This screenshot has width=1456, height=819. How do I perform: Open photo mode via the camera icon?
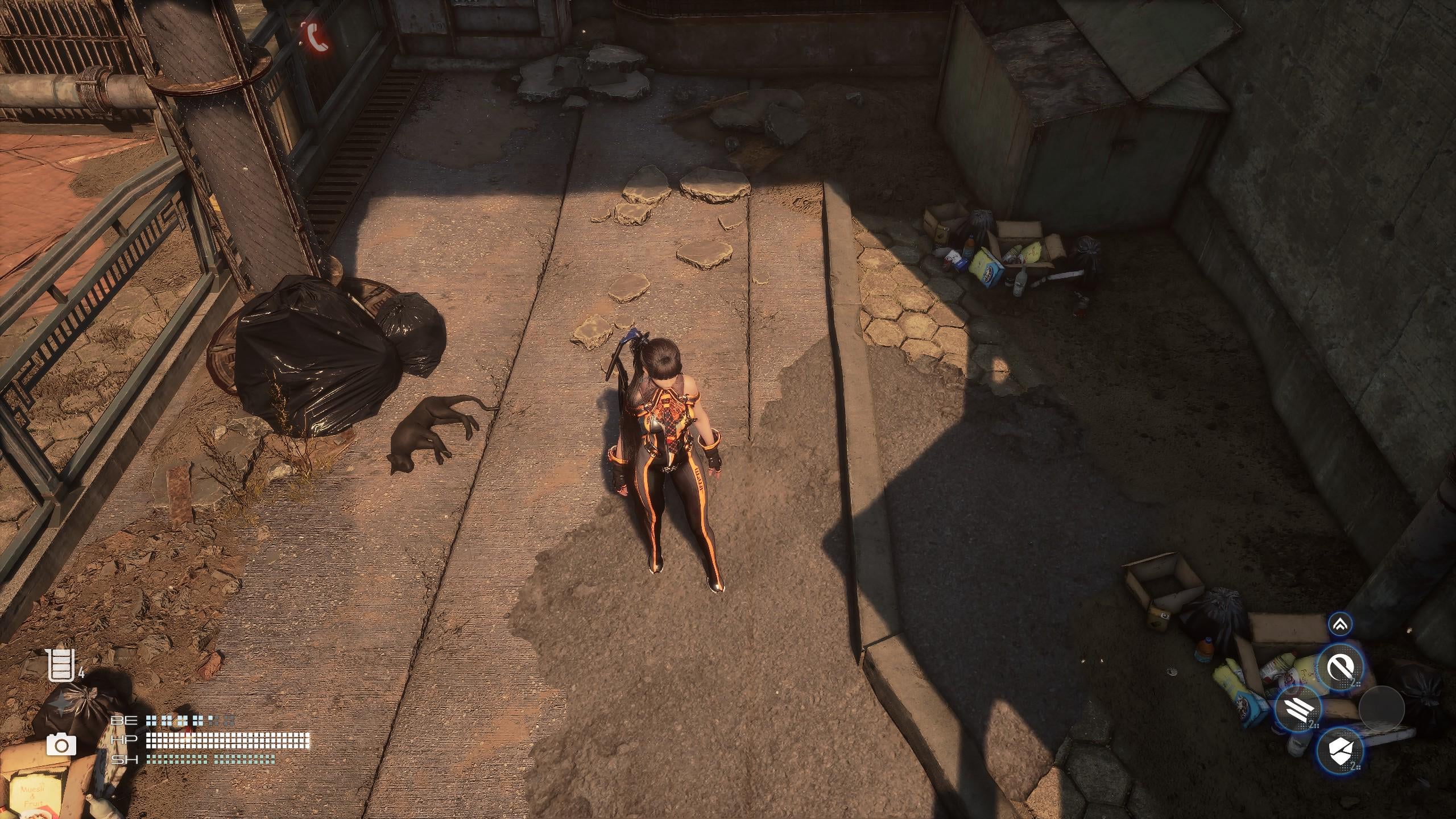(61, 744)
